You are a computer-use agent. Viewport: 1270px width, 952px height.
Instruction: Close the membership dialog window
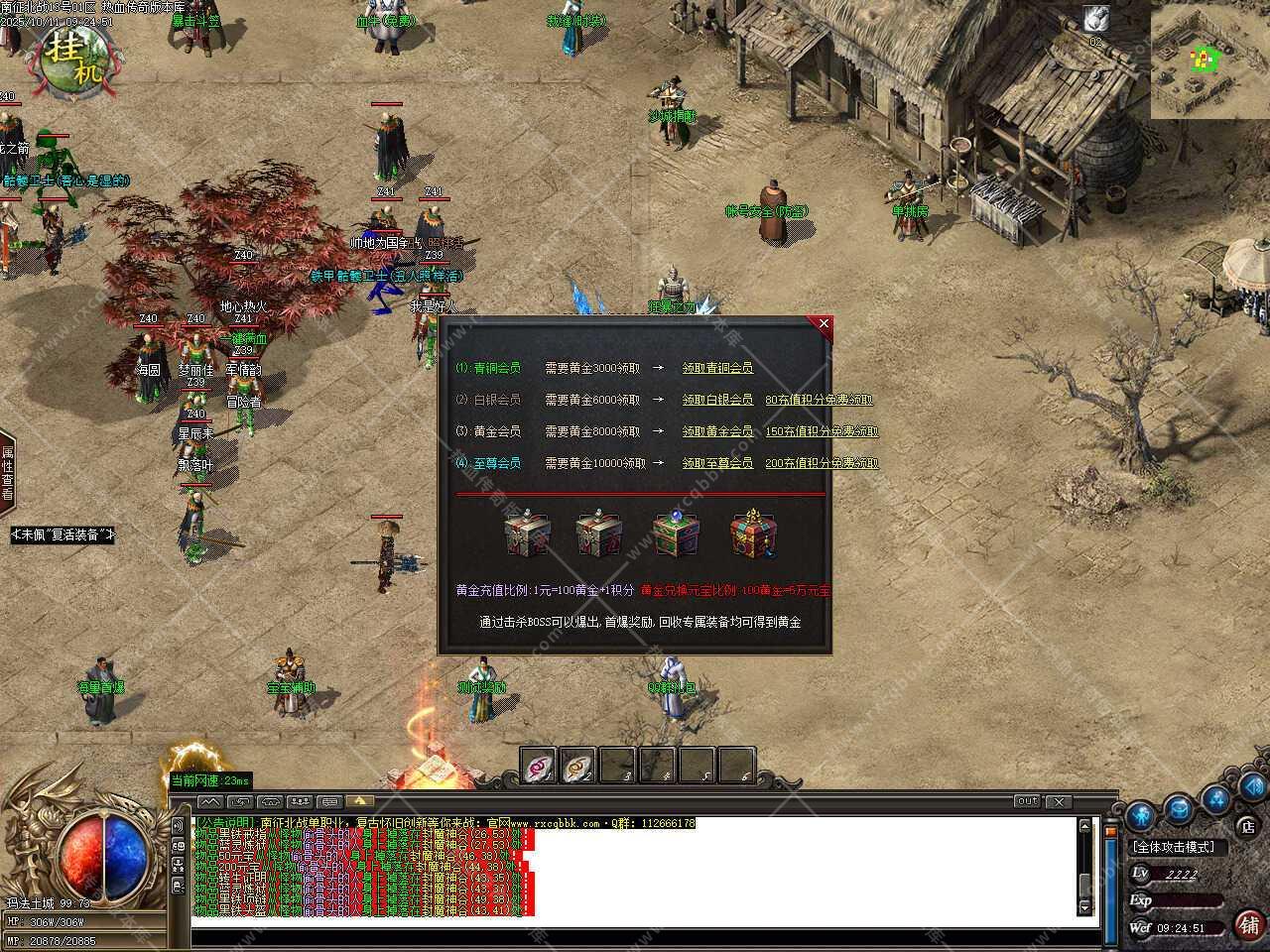(824, 323)
